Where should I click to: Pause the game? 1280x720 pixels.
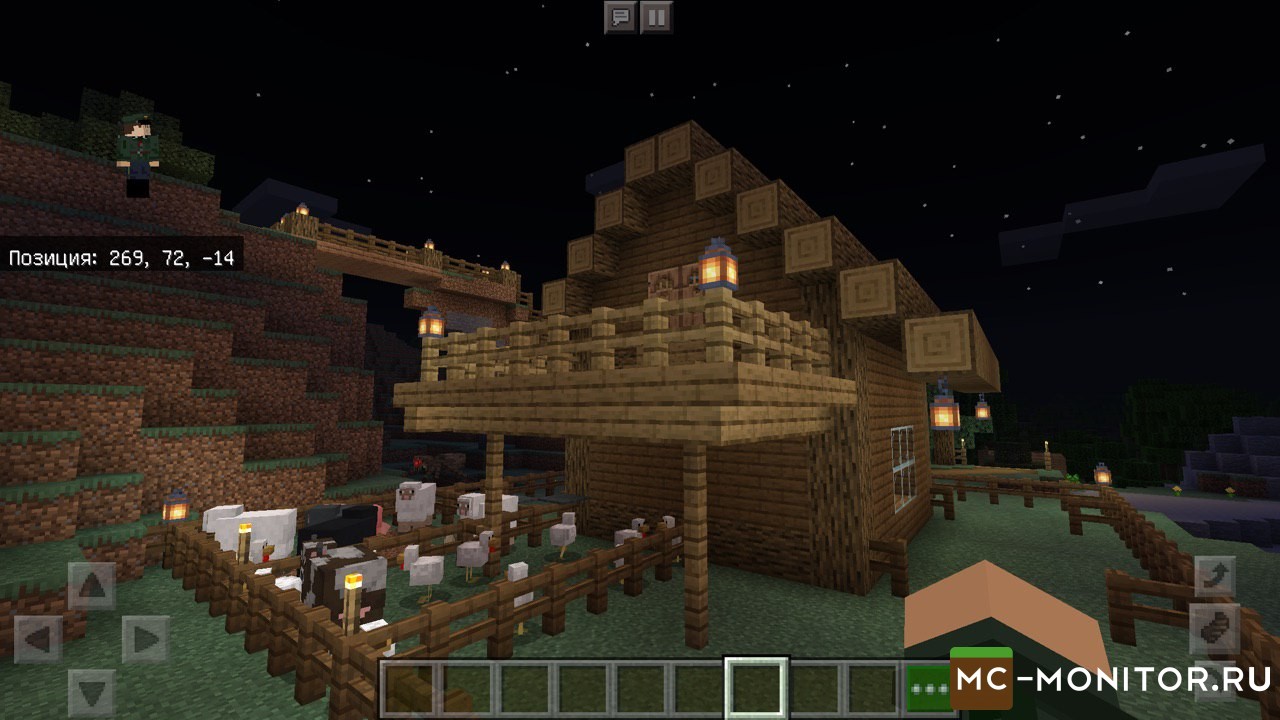[656, 17]
